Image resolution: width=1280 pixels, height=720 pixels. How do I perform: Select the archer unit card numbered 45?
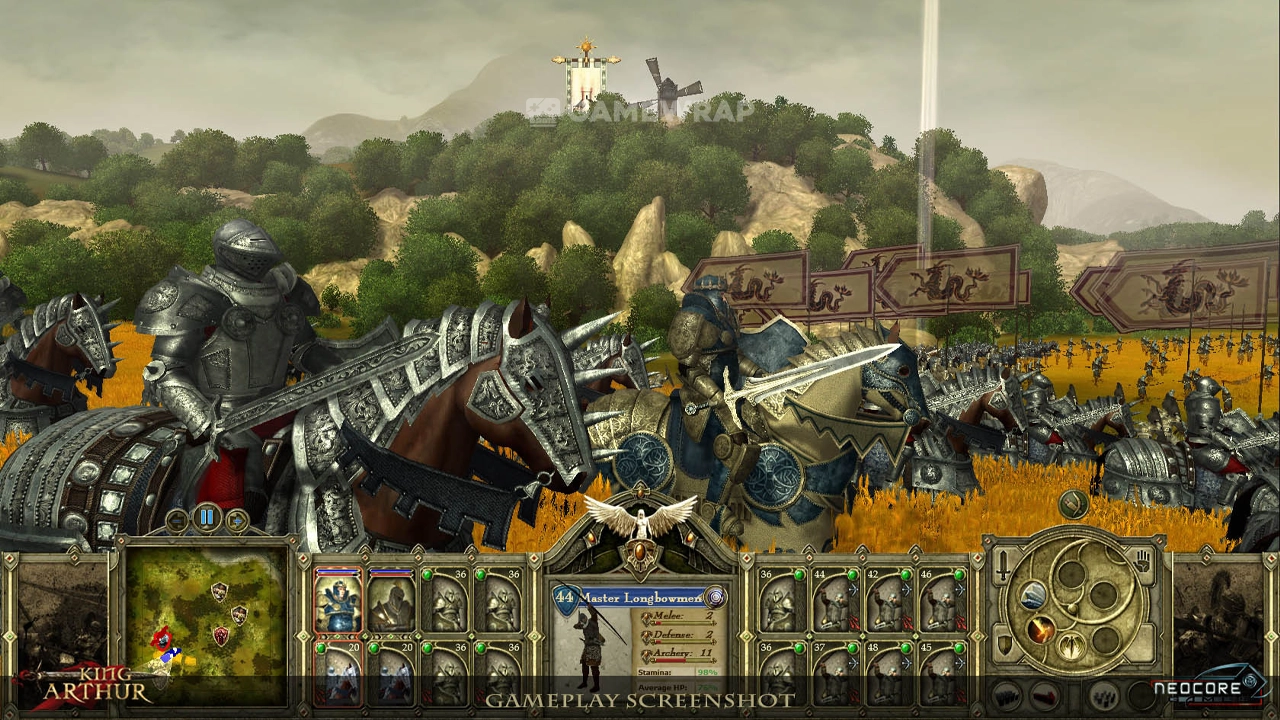[x=941, y=673]
